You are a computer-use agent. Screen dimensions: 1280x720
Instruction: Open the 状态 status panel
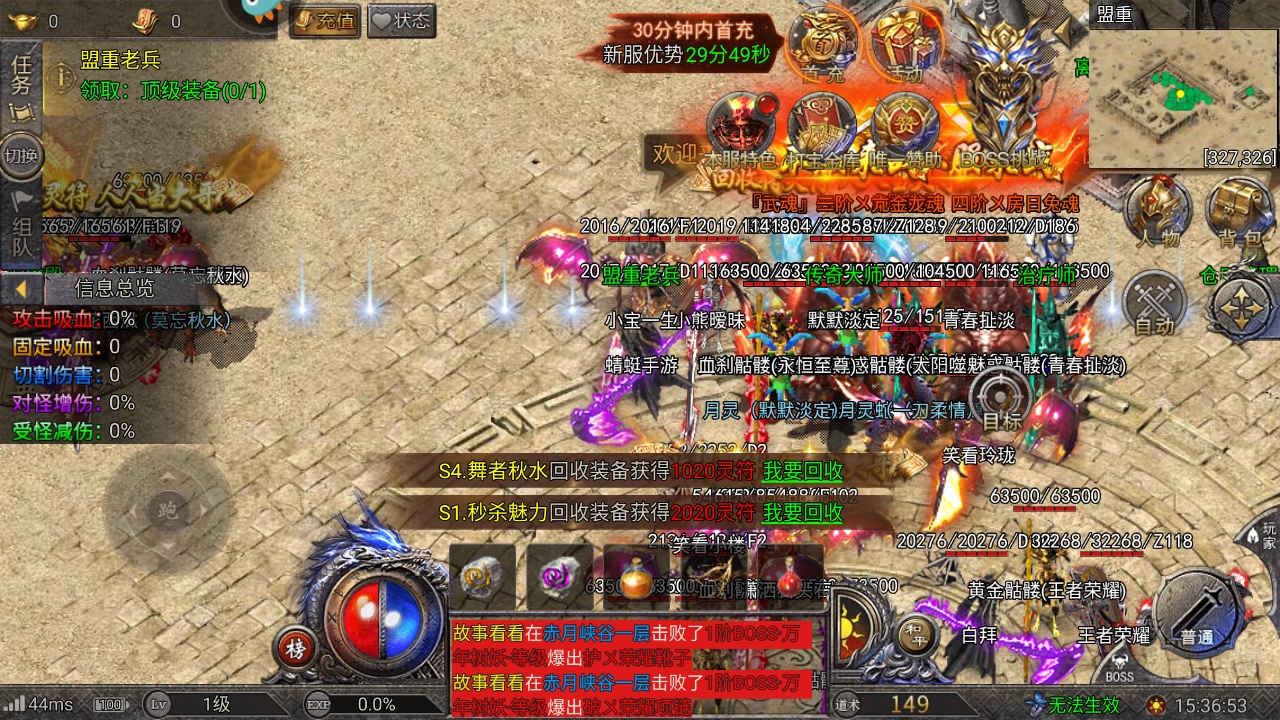click(x=401, y=20)
